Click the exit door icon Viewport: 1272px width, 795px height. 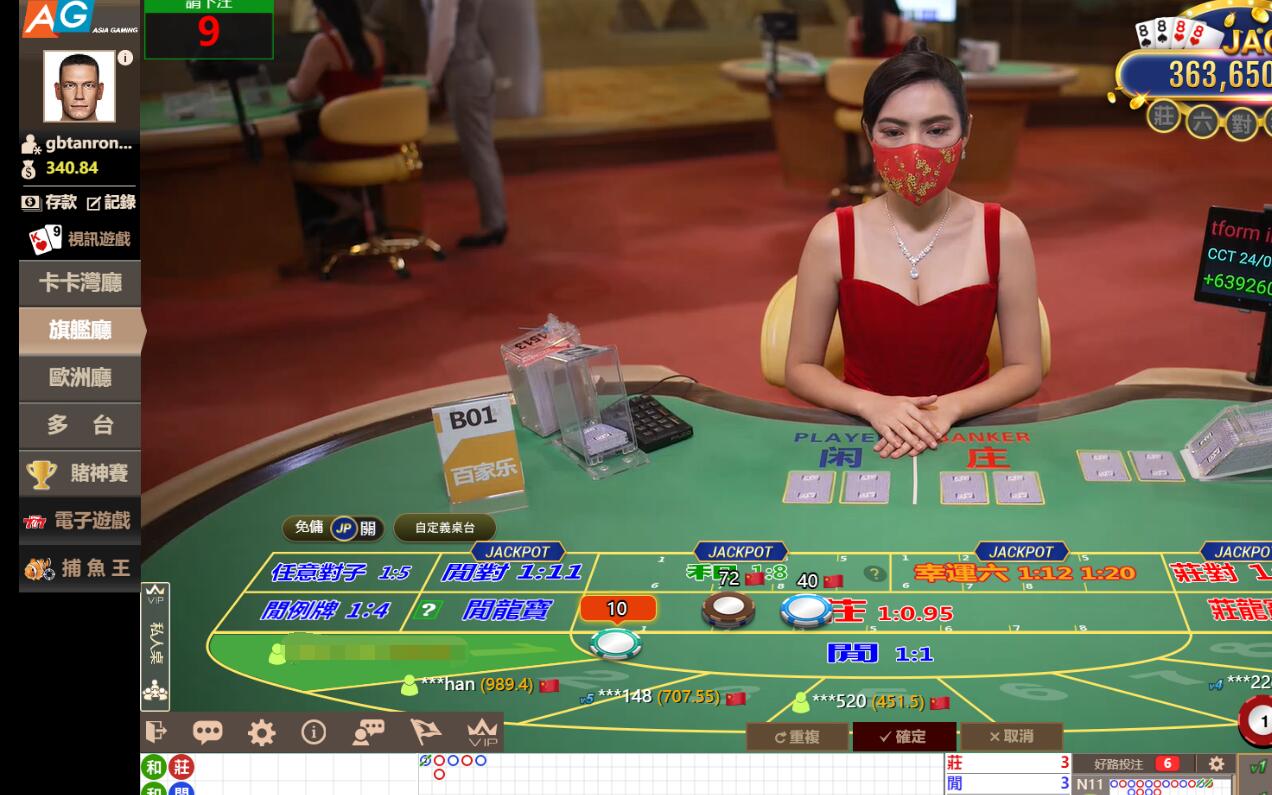[x=156, y=732]
